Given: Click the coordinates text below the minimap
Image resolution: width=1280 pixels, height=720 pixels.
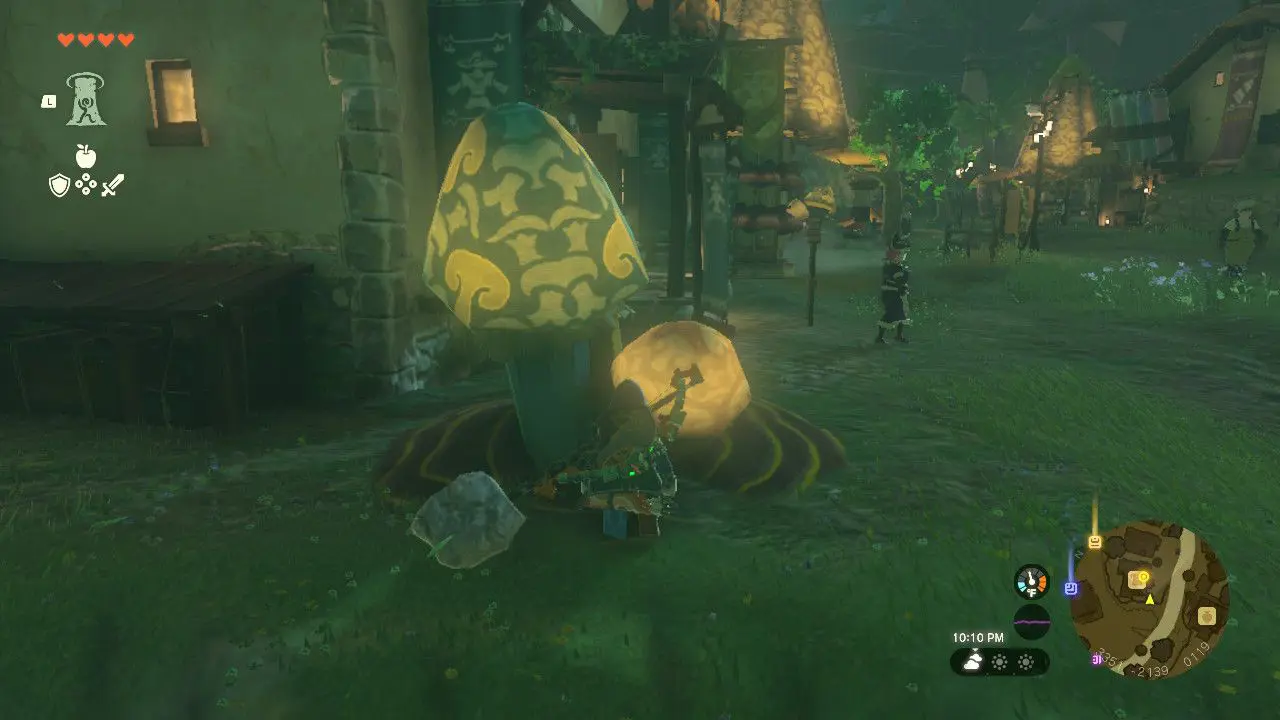Looking at the screenshot, I should (1150, 668).
